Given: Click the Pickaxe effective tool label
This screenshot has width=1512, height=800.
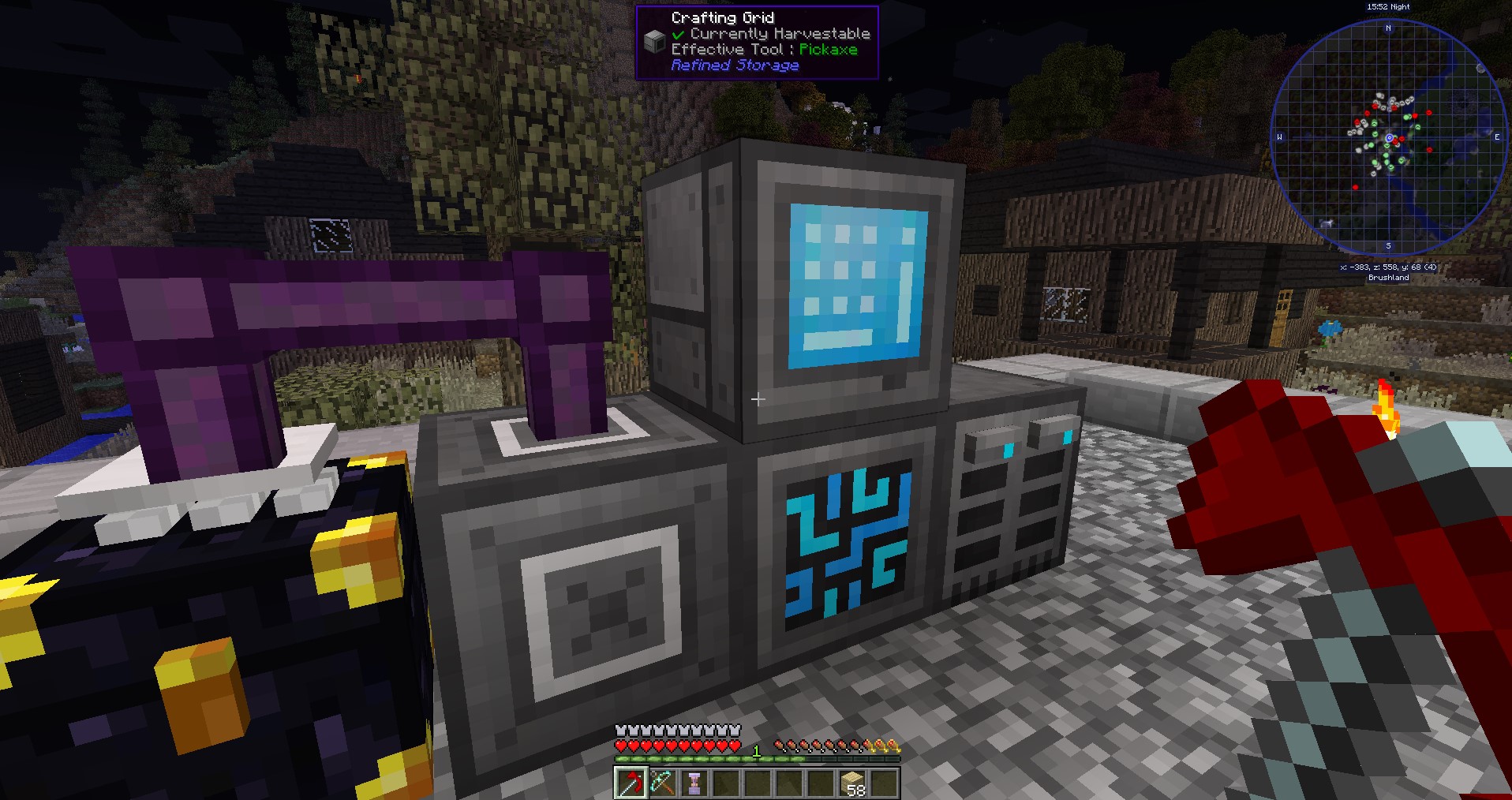Looking at the screenshot, I should [827, 50].
